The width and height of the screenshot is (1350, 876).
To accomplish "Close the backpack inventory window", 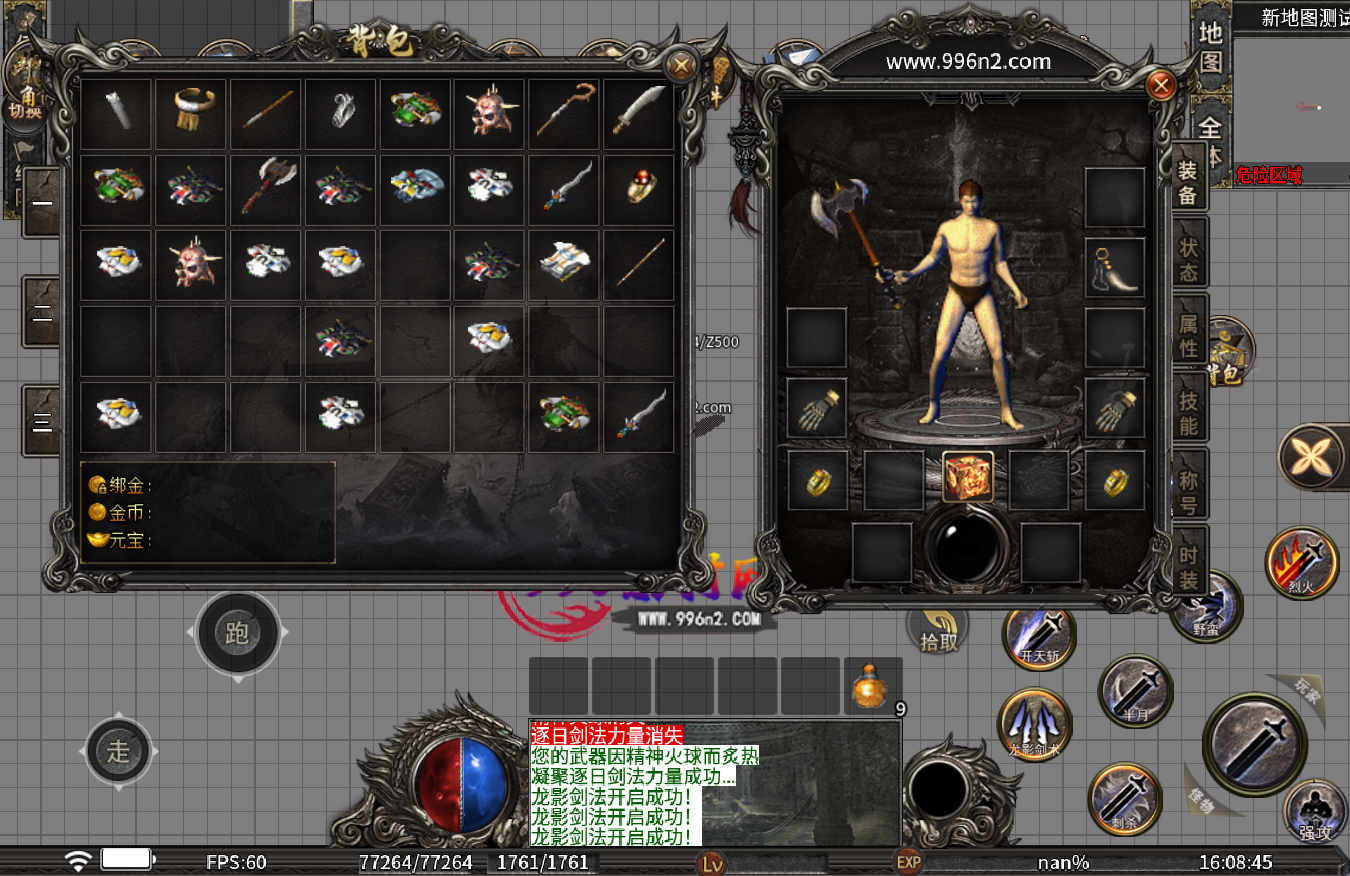I will pyautogui.click(x=682, y=67).
